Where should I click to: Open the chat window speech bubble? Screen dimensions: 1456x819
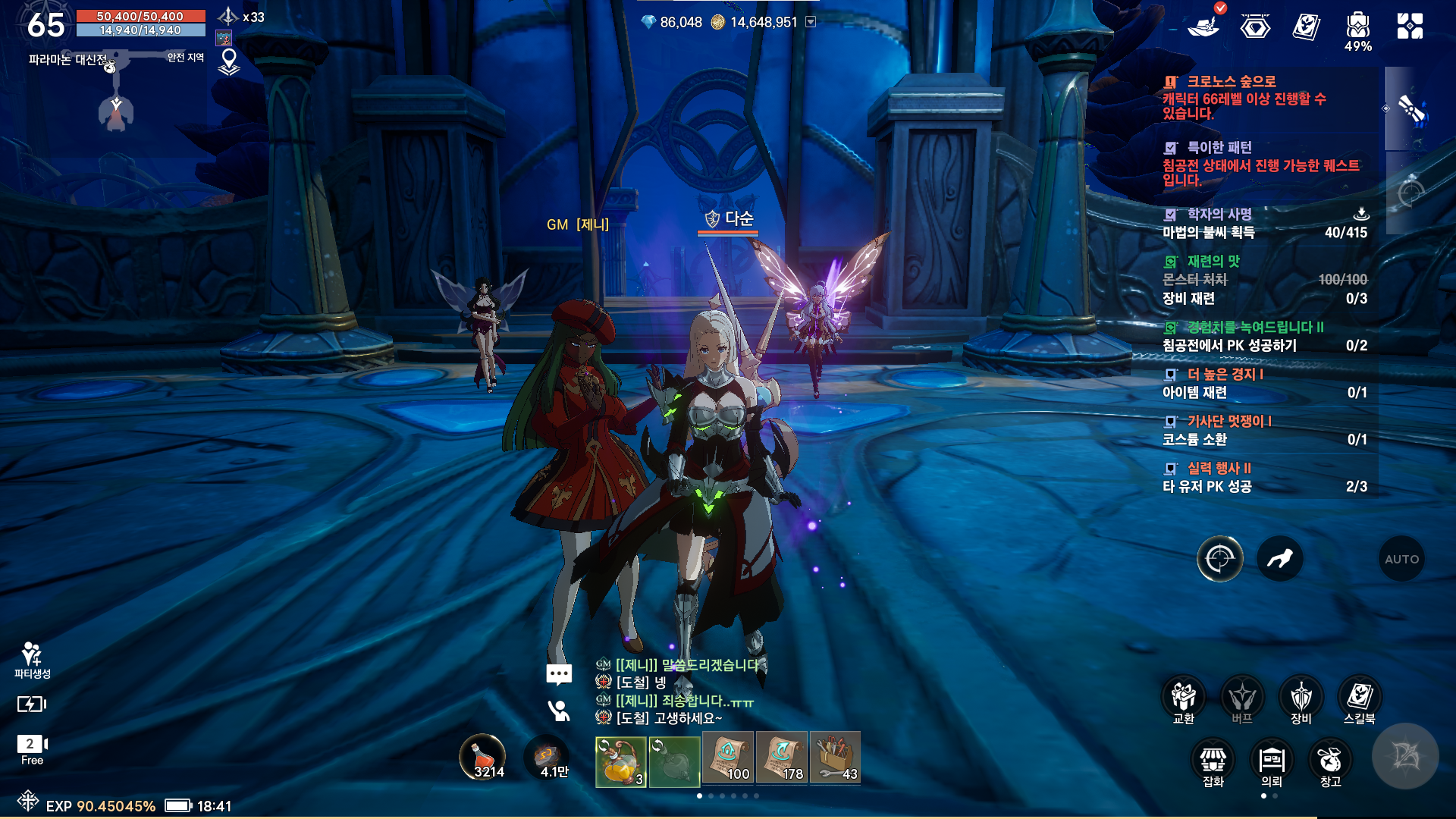(x=559, y=674)
